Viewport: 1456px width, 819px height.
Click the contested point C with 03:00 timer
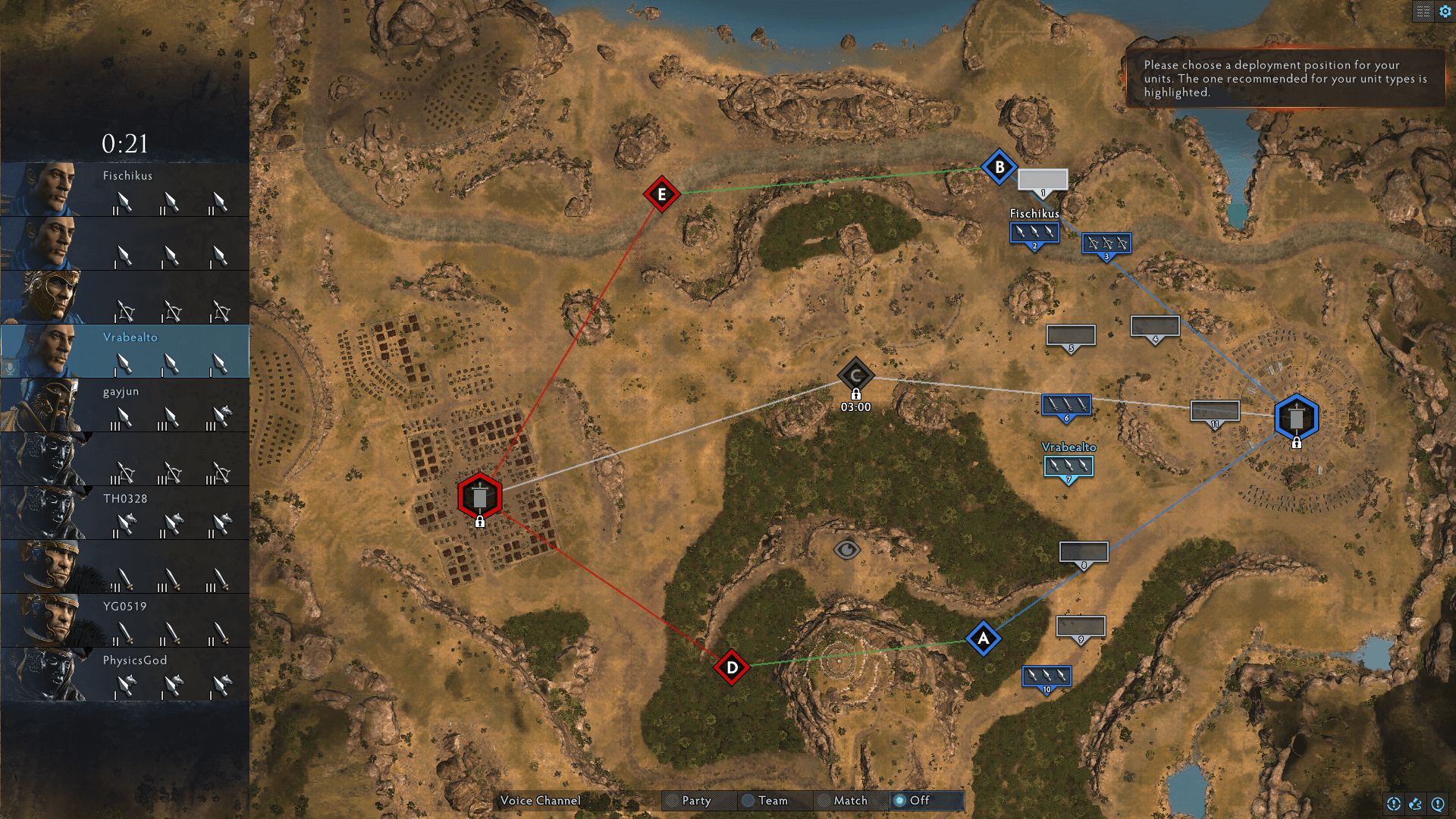[855, 374]
